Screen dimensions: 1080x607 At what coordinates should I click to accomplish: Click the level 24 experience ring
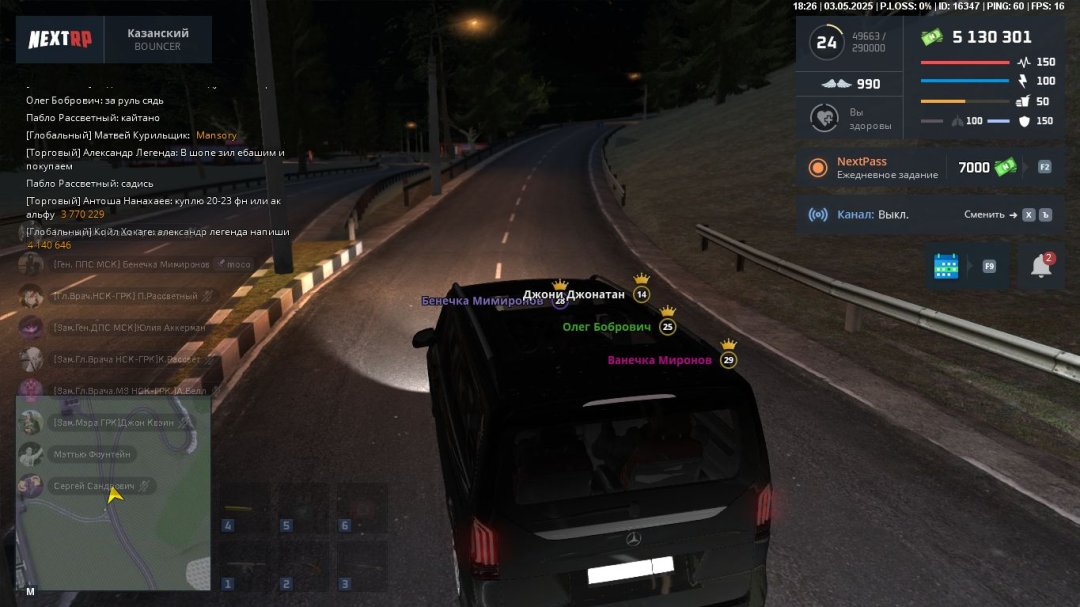(827, 42)
